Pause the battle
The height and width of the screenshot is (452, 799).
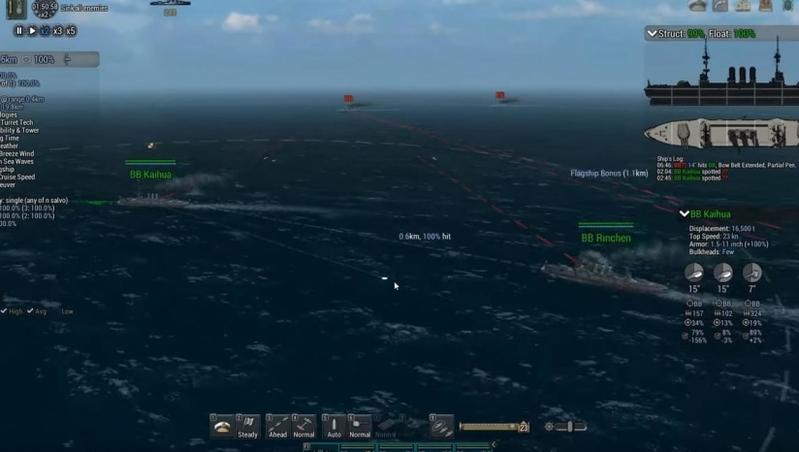(x=19, y=31)
